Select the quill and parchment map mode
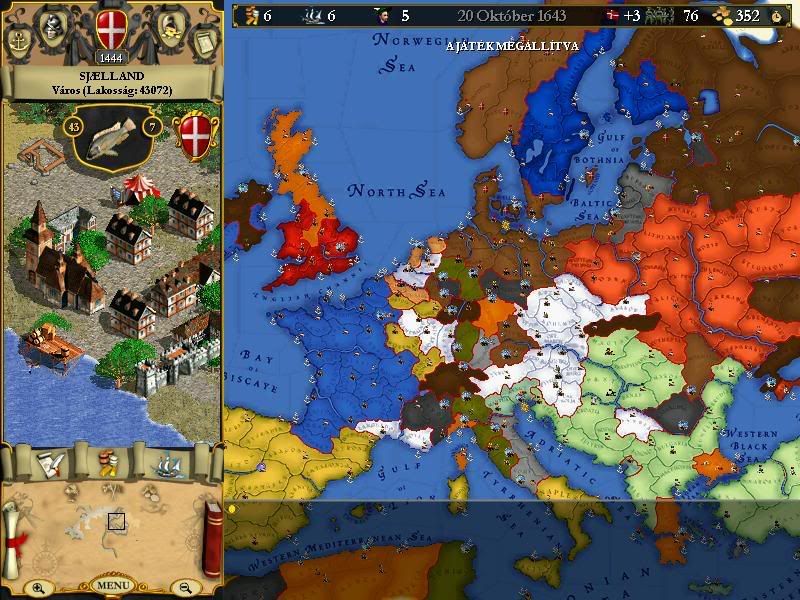 pyautogui.click(x=48, y=463)
